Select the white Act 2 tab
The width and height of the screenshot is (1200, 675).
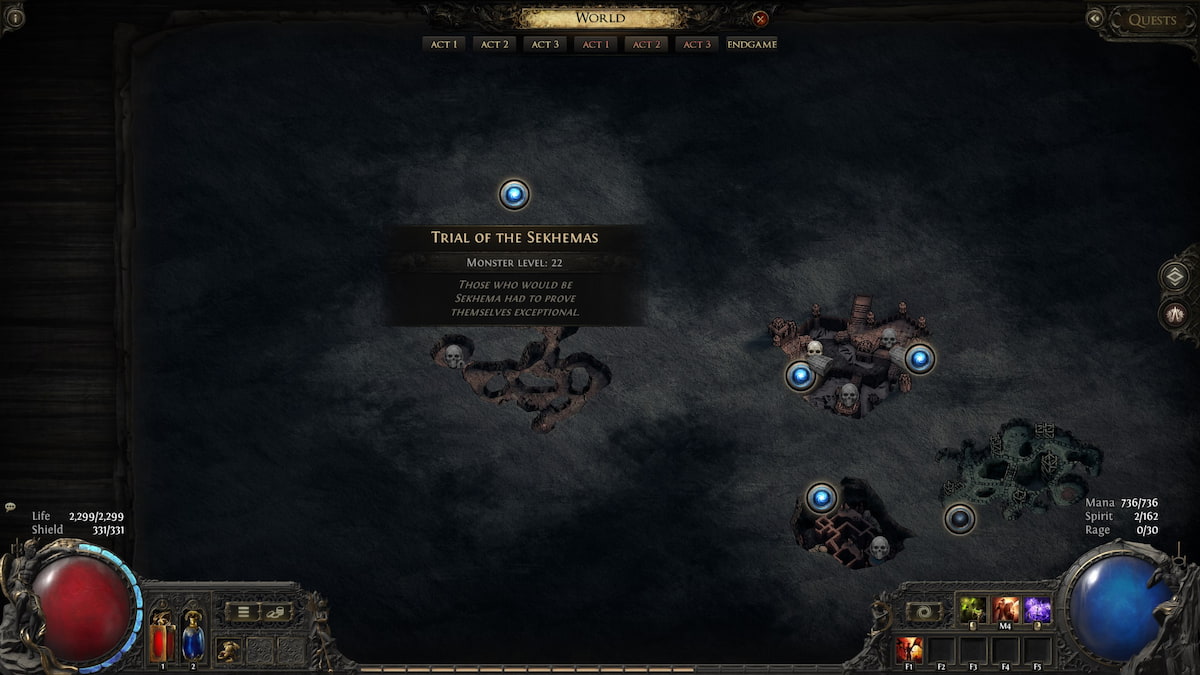point(494,44)
